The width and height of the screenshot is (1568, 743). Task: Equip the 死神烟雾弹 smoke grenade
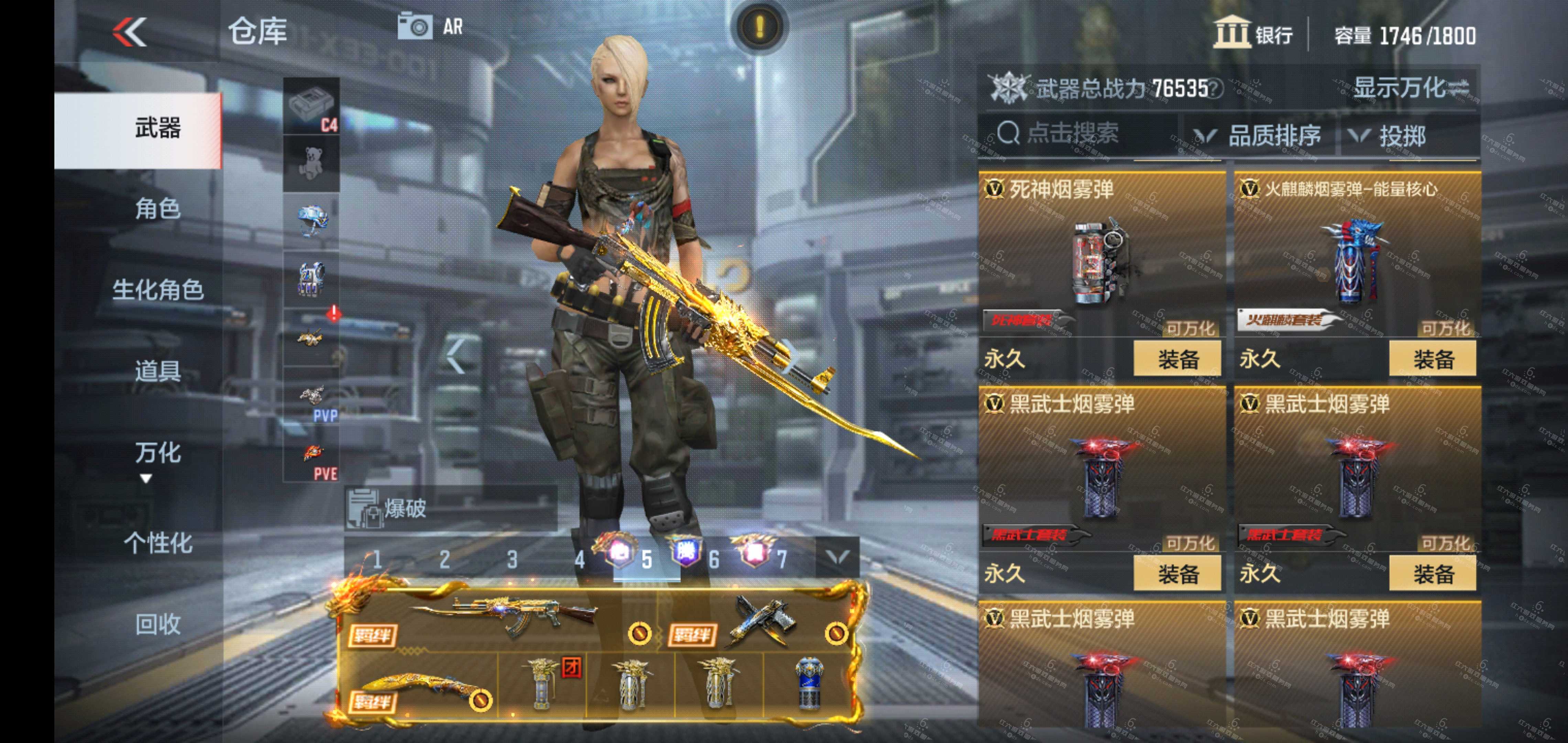click(1177, 359)
